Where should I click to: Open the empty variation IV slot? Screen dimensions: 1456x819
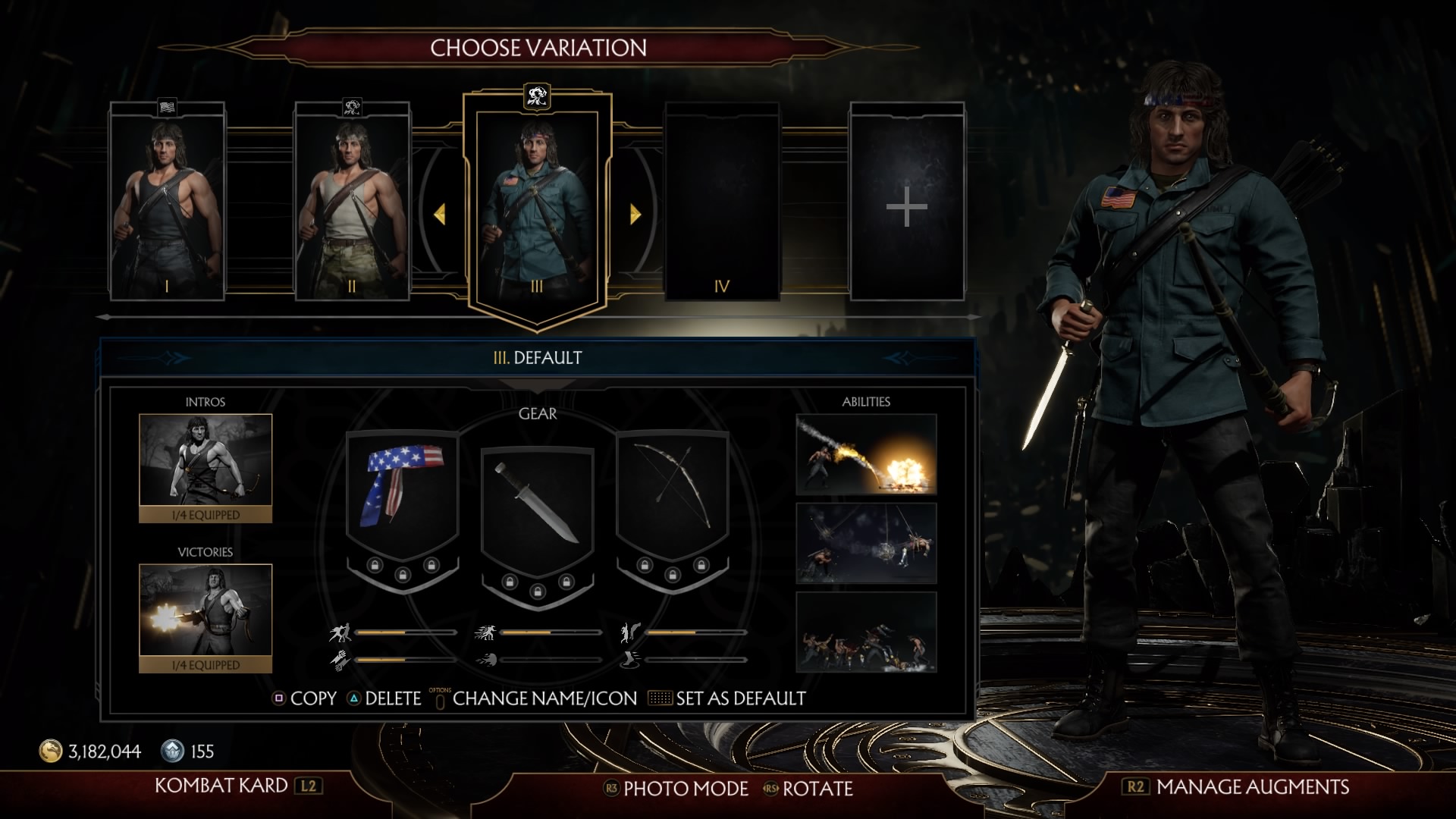722,203
